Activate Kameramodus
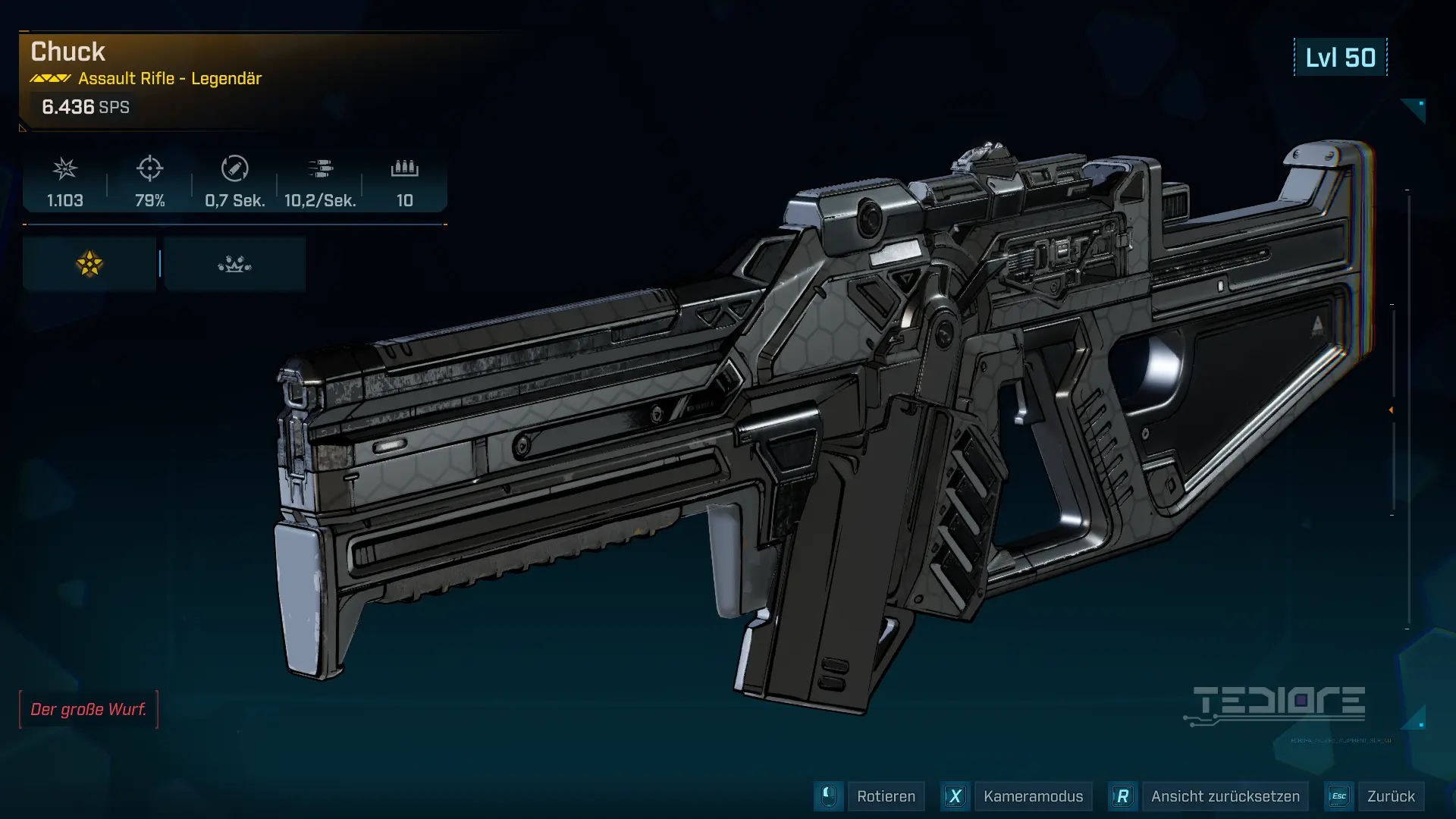This screenshot has width=1456, height=819. [x=1032, y=796]
